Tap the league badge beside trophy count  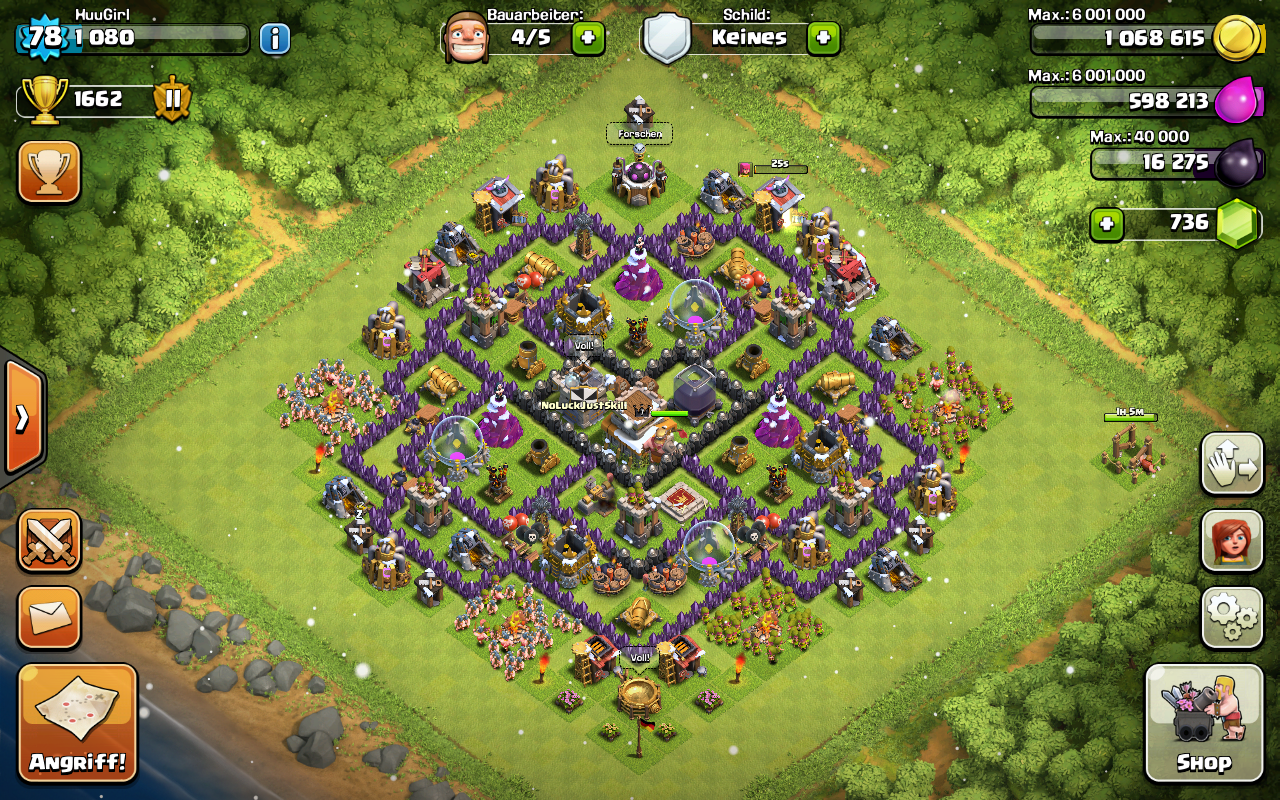point(172,99)
